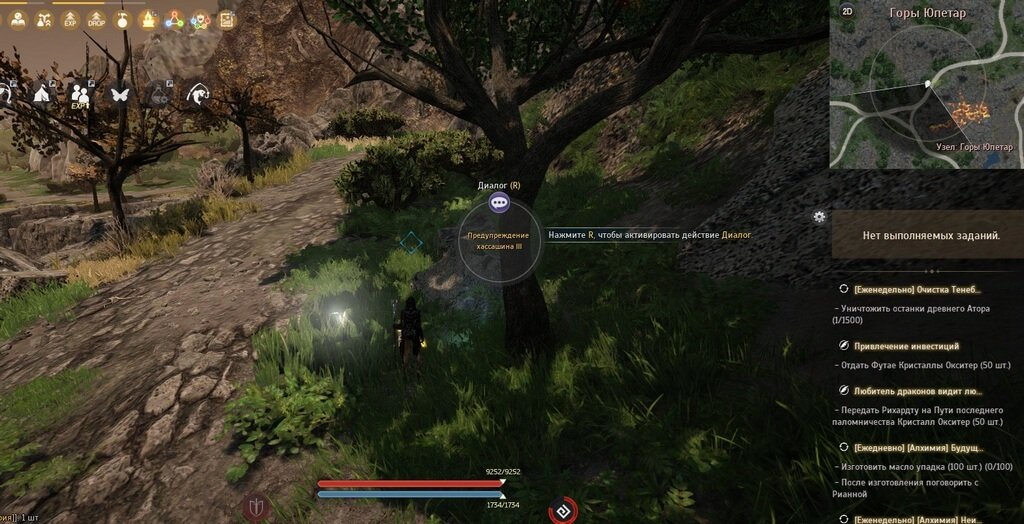Click the white butterfly icon
This screenshot has height=524, width=1024.
[120, 93]
